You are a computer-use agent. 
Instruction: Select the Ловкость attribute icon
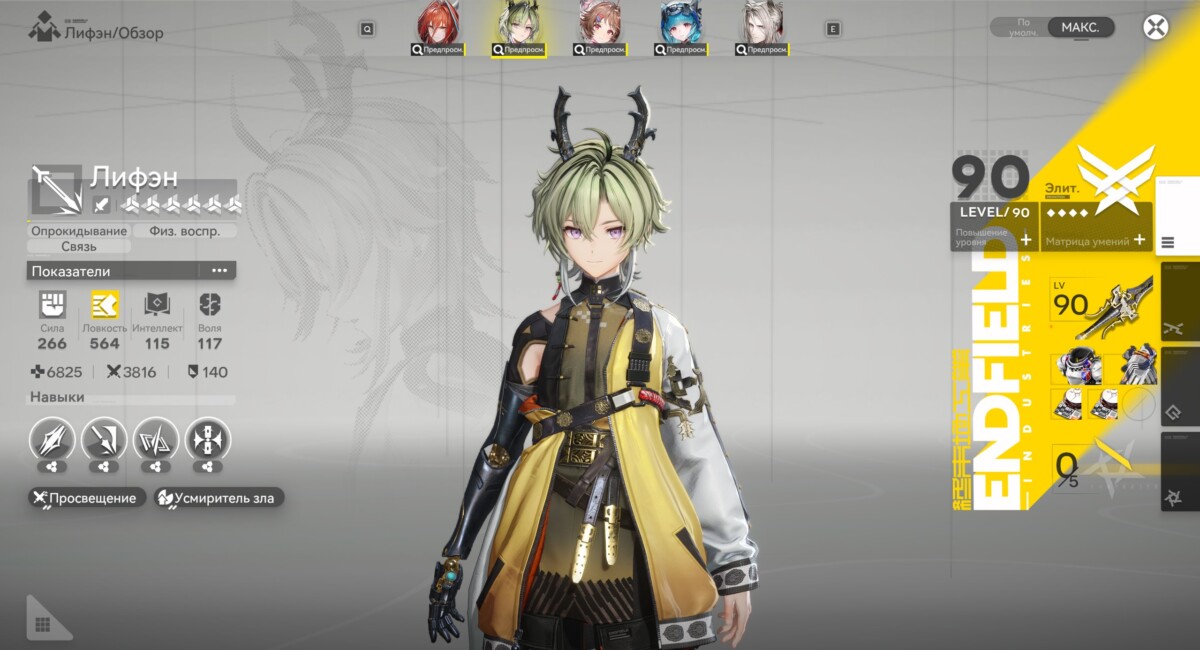[x=104, y=305]
